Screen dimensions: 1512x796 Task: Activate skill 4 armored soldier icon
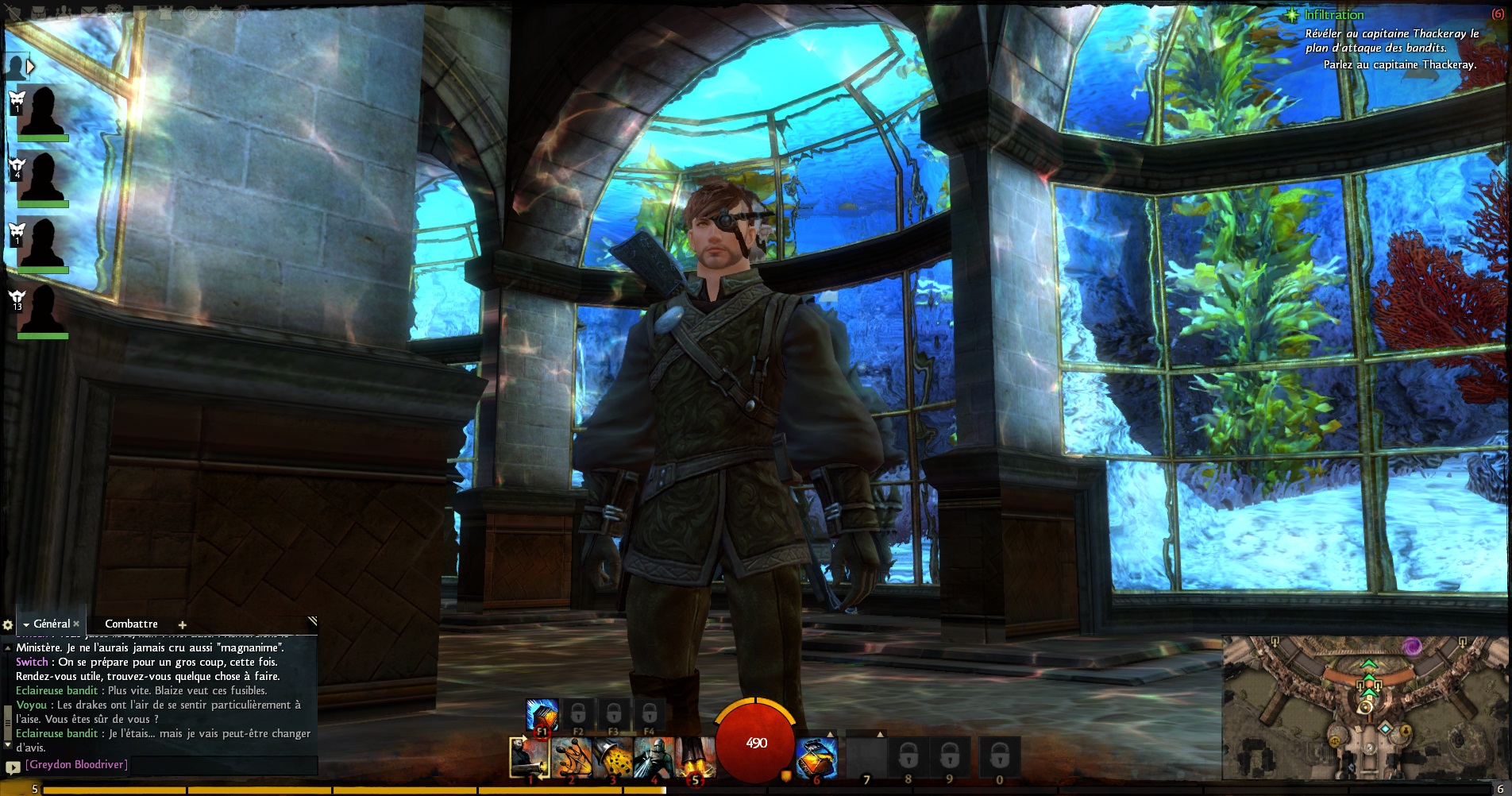[x=654, y=757]
